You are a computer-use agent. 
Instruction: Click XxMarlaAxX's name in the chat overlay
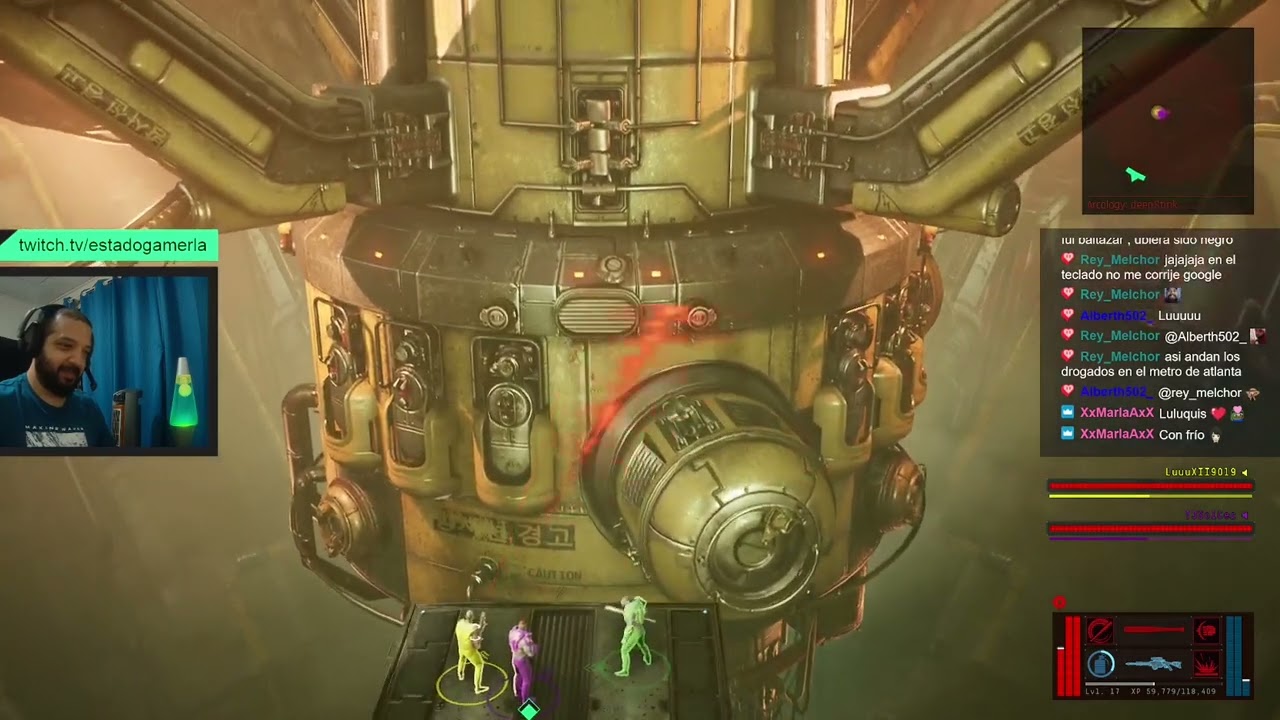point(1117,413)
